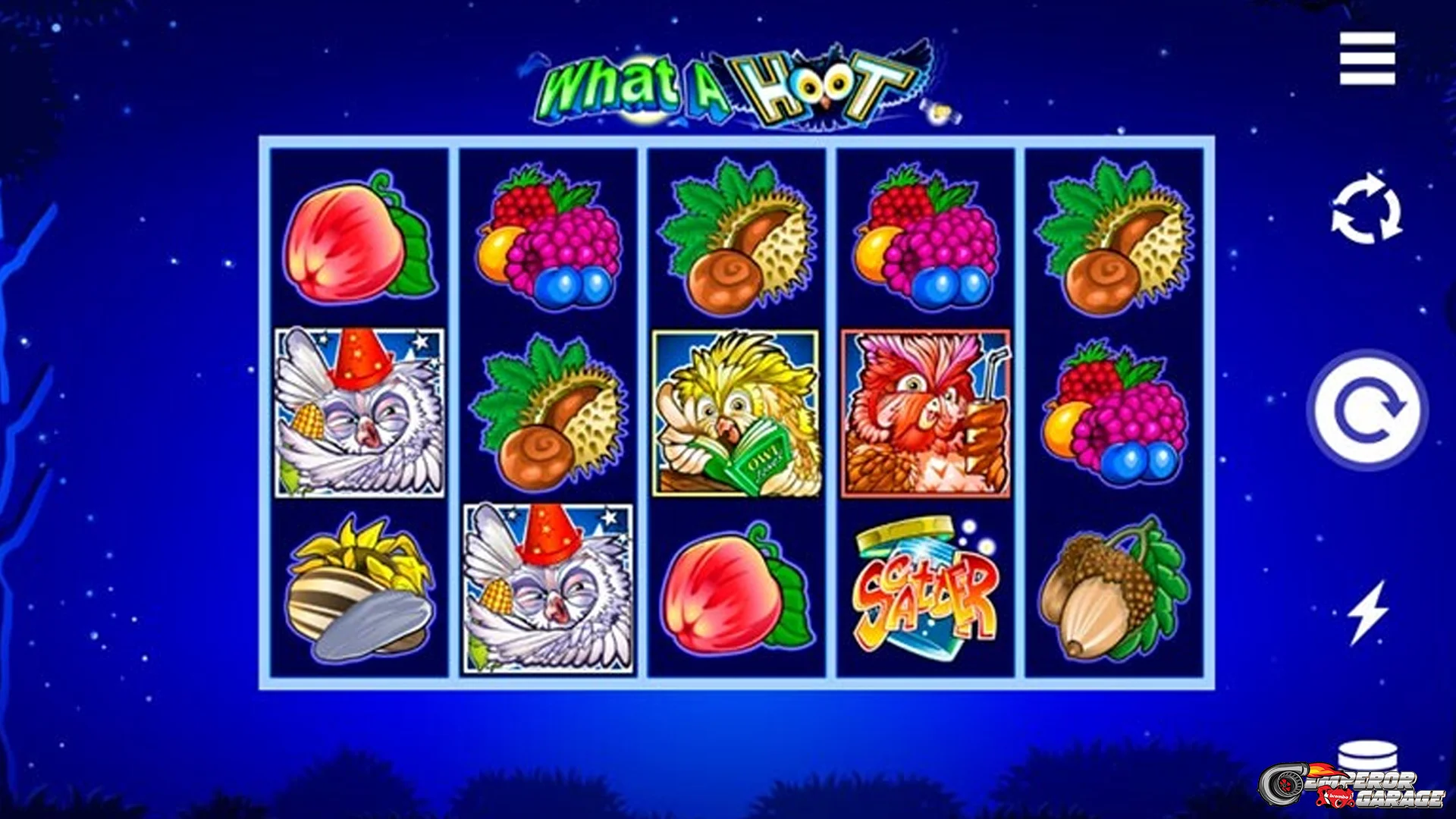Open the bet settings coin stack icon

pyautogui.click(x=1367, y=757)
